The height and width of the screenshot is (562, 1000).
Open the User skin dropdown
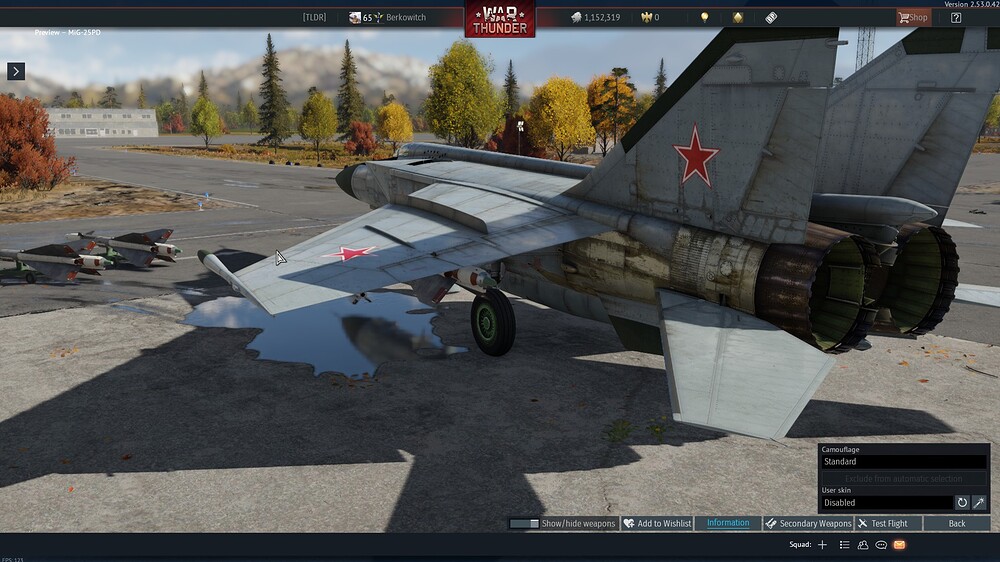click(886, 503)
